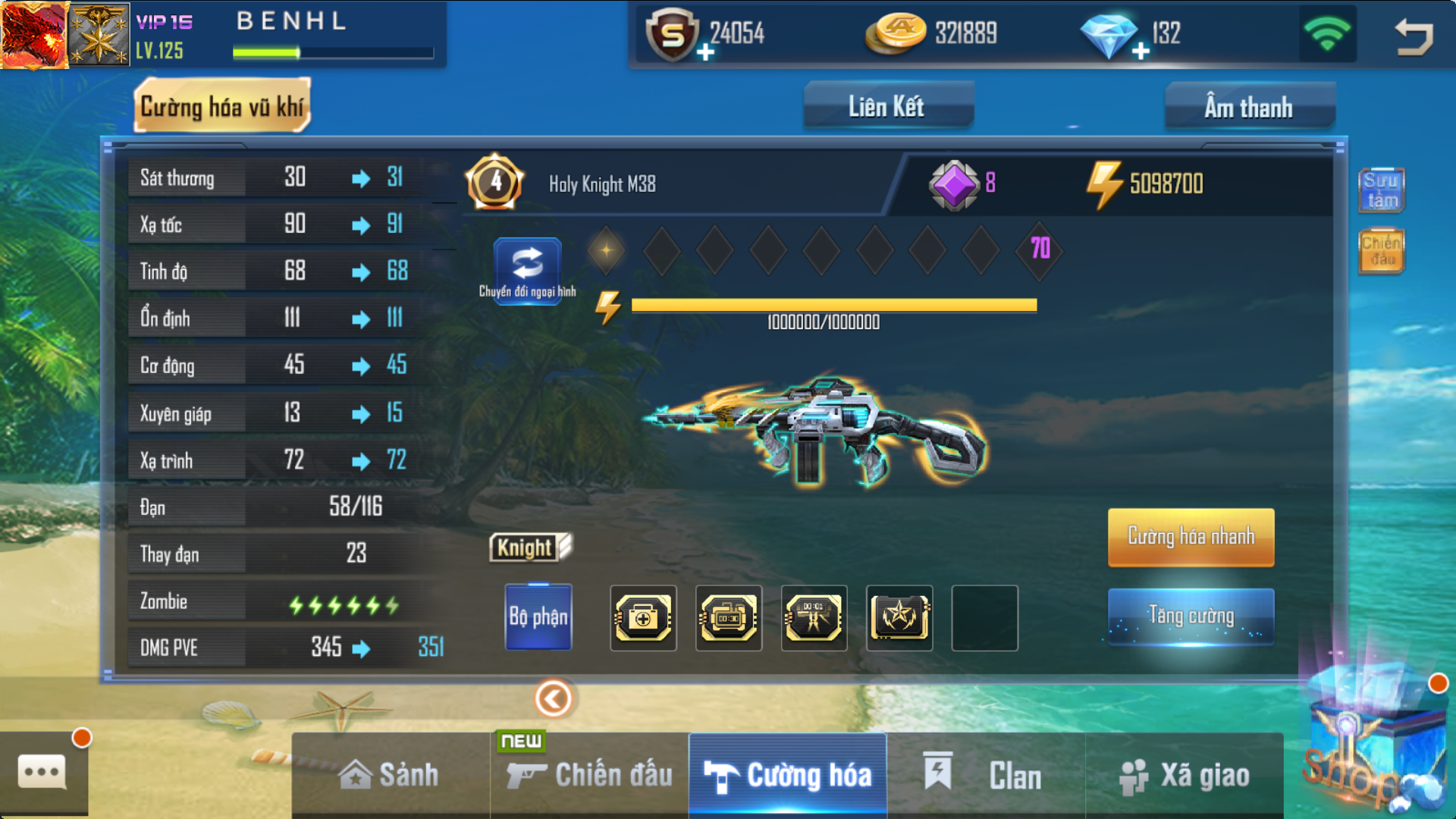Click Cường hóa nhanh button

tap(1191, 537)
